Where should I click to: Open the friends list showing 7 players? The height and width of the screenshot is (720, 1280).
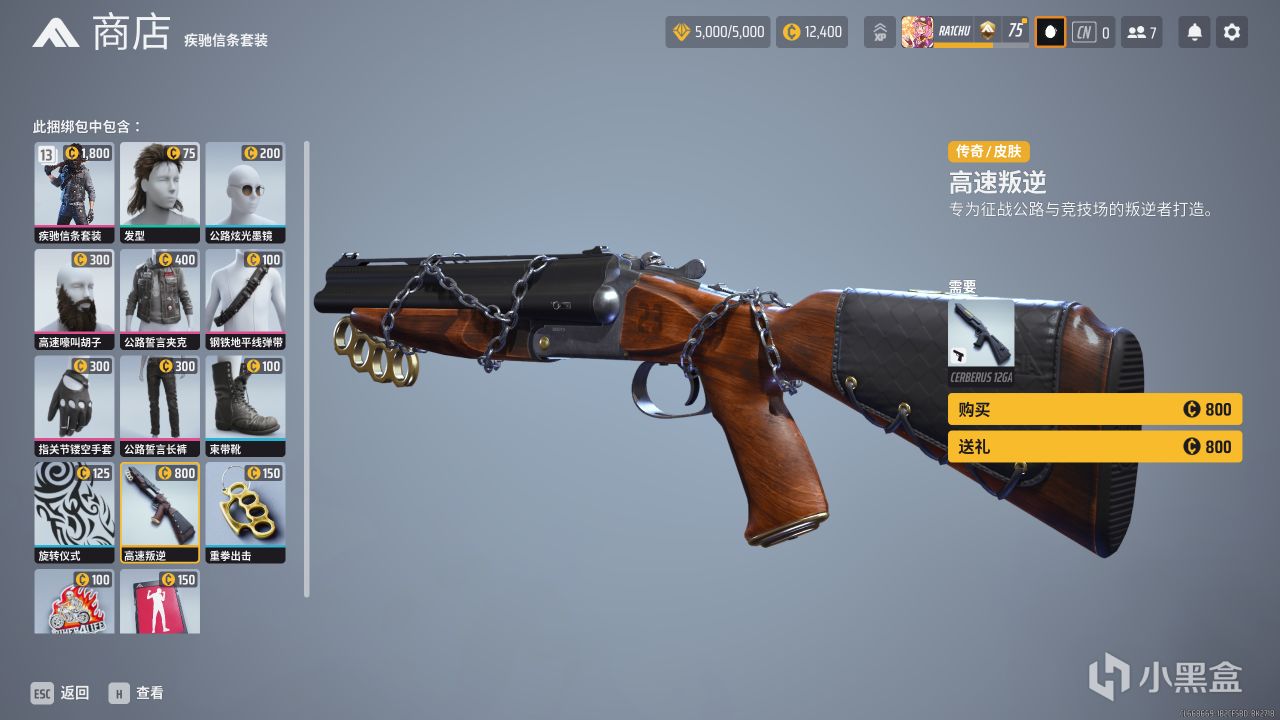tap(1141, 31)
